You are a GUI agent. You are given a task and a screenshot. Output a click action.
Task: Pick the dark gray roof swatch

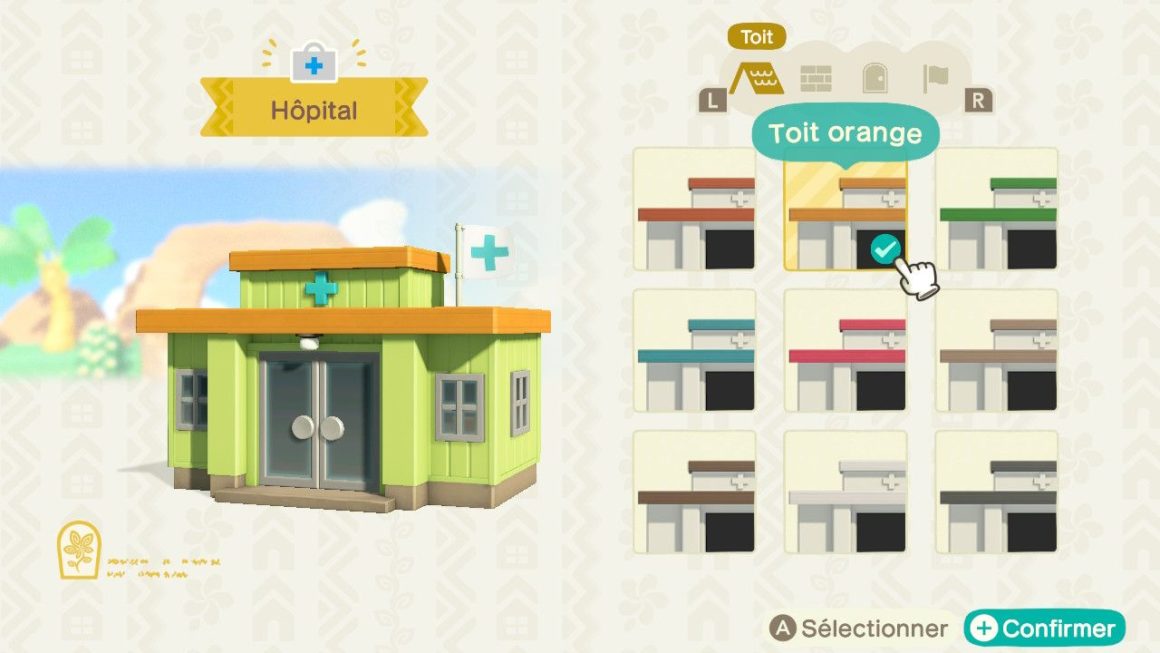[x=997, y=492]
